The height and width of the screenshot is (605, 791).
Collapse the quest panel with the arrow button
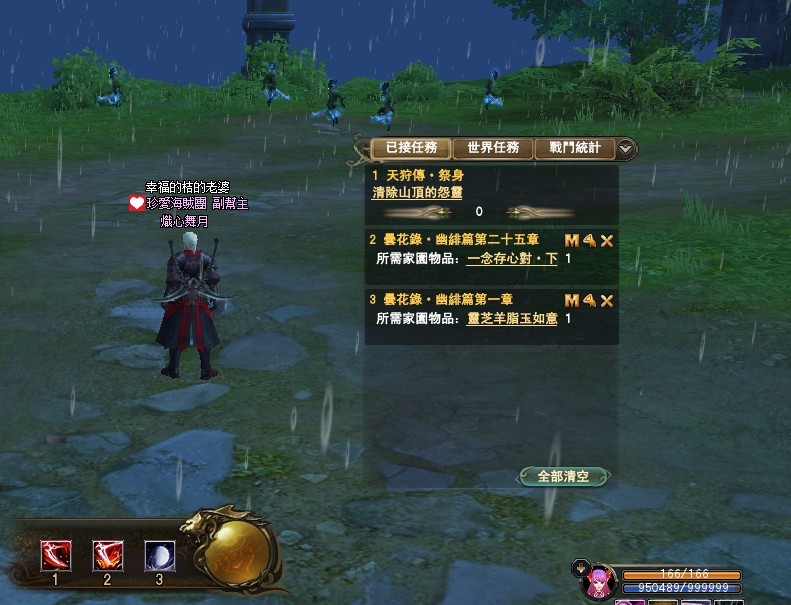click(x=626, y=149)
